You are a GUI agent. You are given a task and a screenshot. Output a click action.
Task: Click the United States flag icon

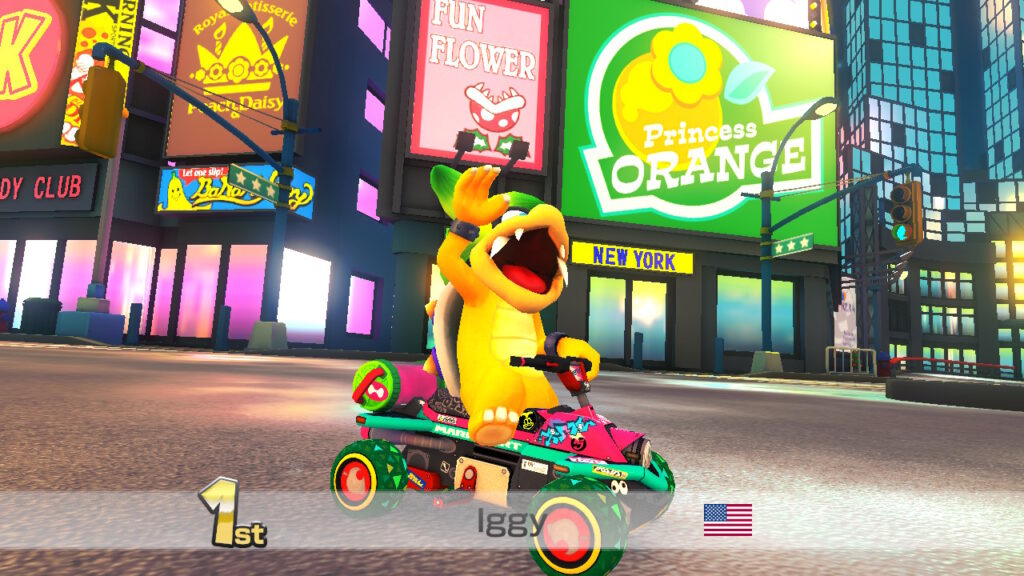point(727,519)
